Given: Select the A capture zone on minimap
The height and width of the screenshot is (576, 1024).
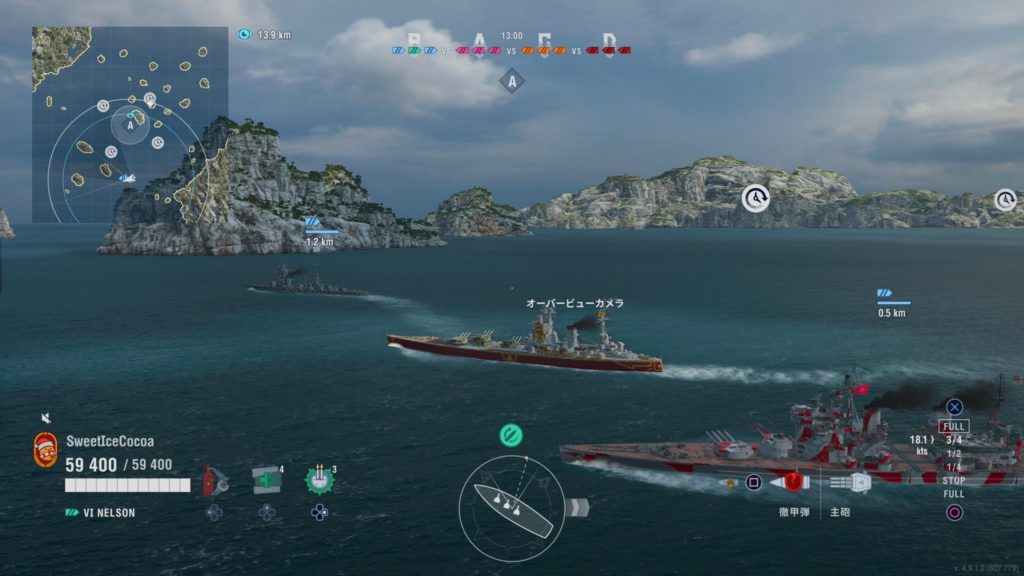Looking at the screenshot, I should (x=130, y=125).
